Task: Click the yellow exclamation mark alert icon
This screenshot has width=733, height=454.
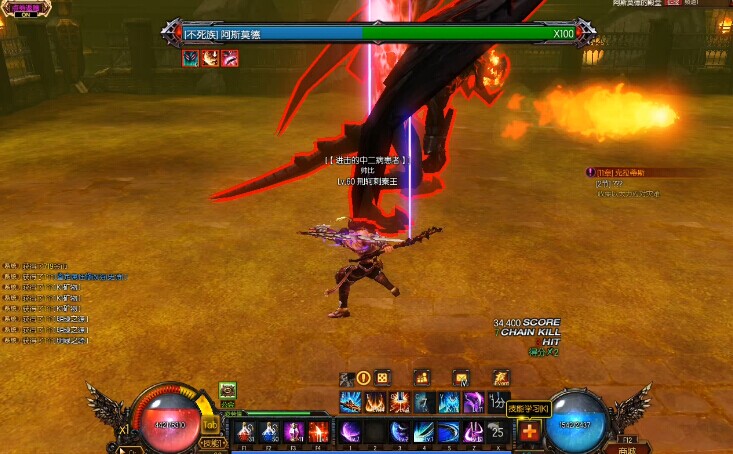Action: [x=364, y=378]
